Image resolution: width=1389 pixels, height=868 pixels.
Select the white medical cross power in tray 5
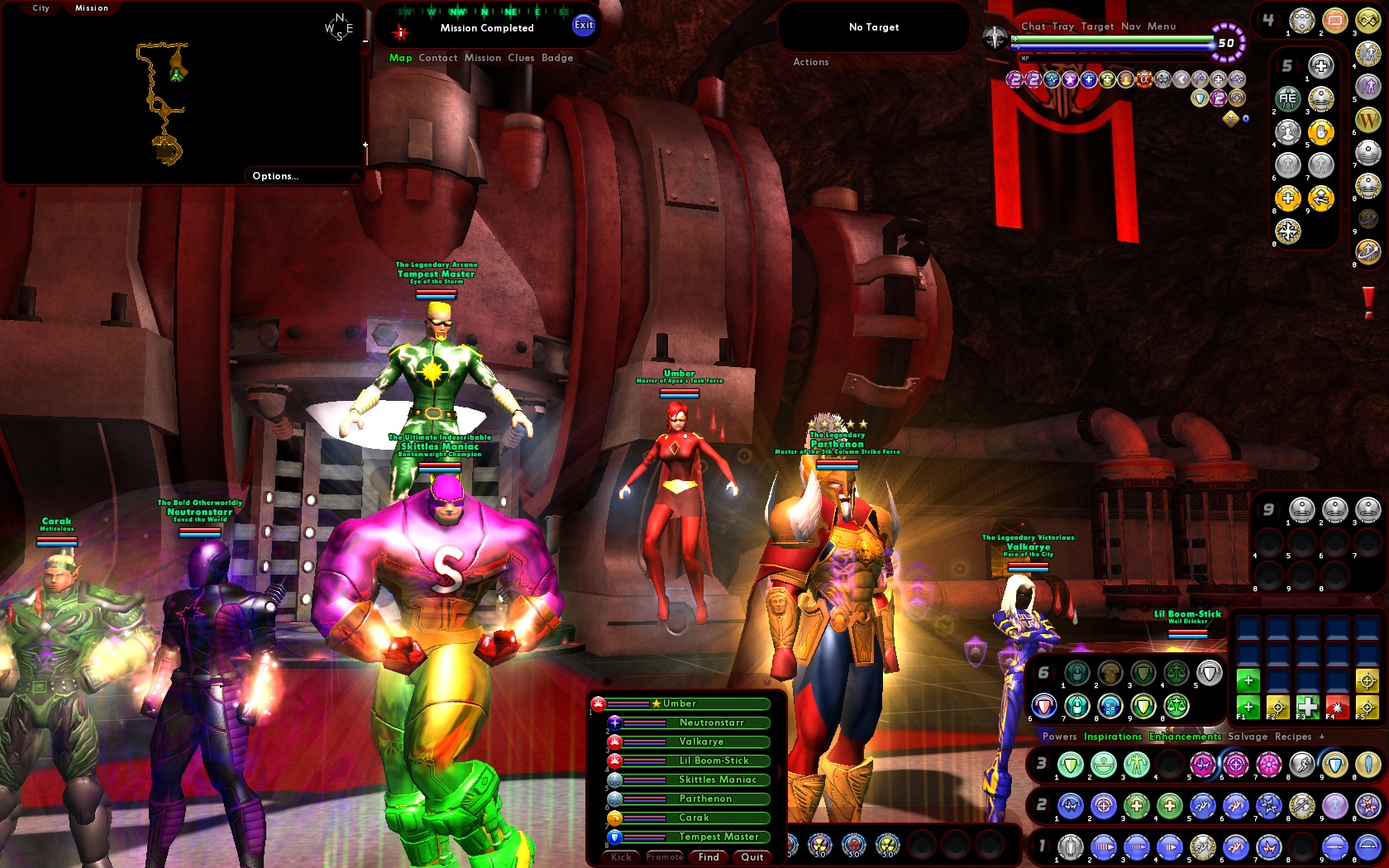click(1321, 67)
